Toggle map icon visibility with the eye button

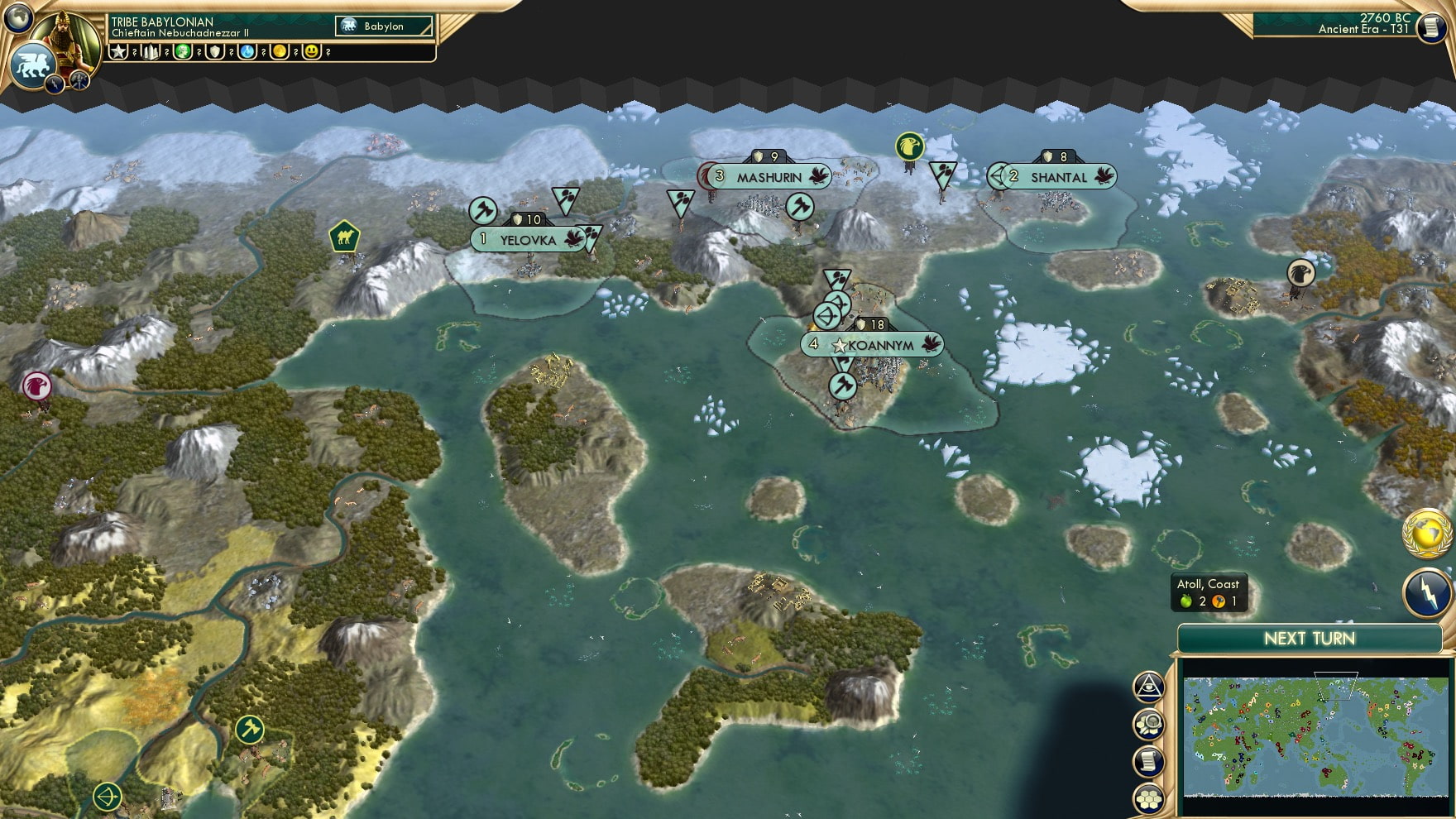[1148, 686]
